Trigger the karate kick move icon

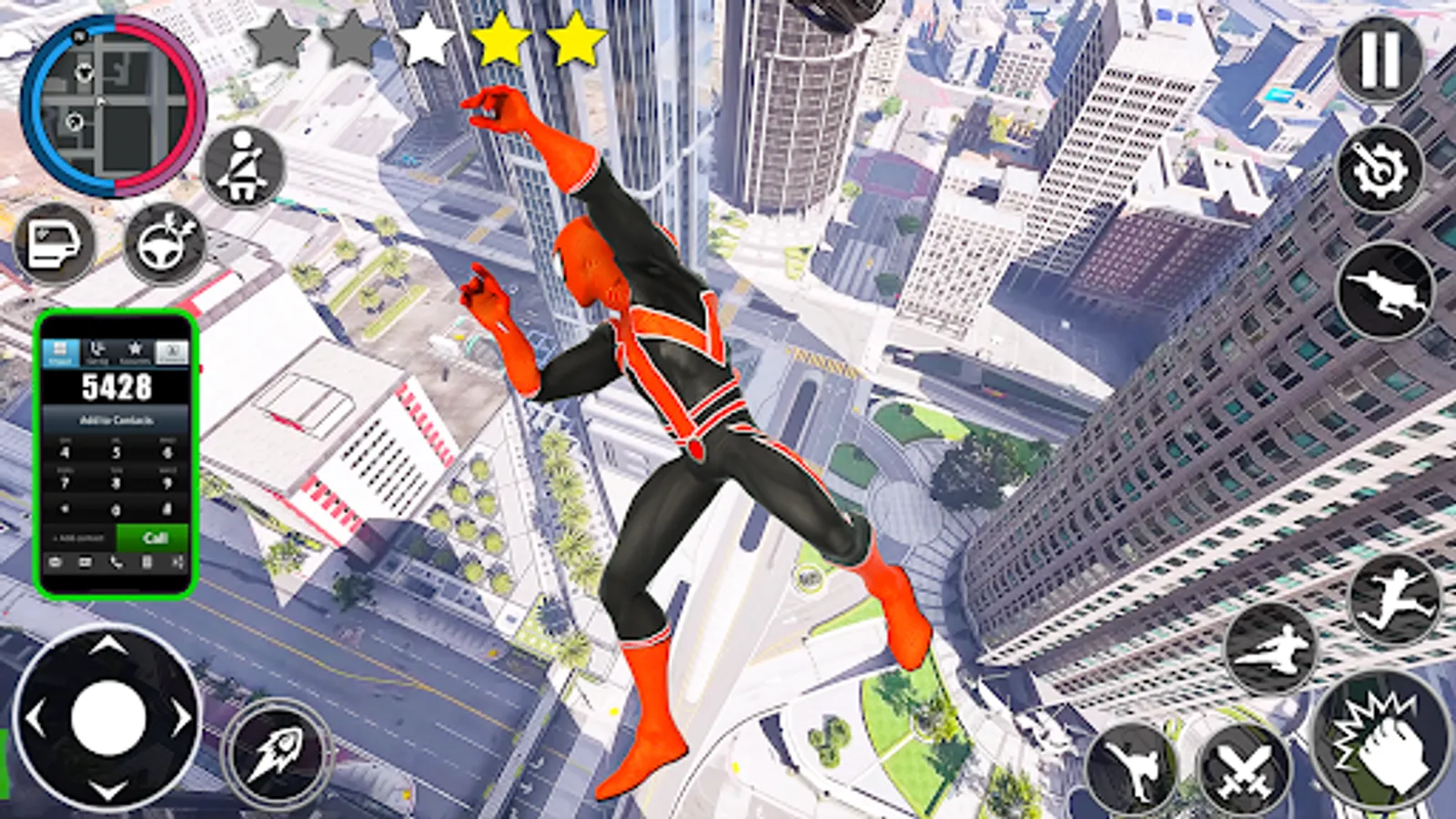click(1131, 767)
